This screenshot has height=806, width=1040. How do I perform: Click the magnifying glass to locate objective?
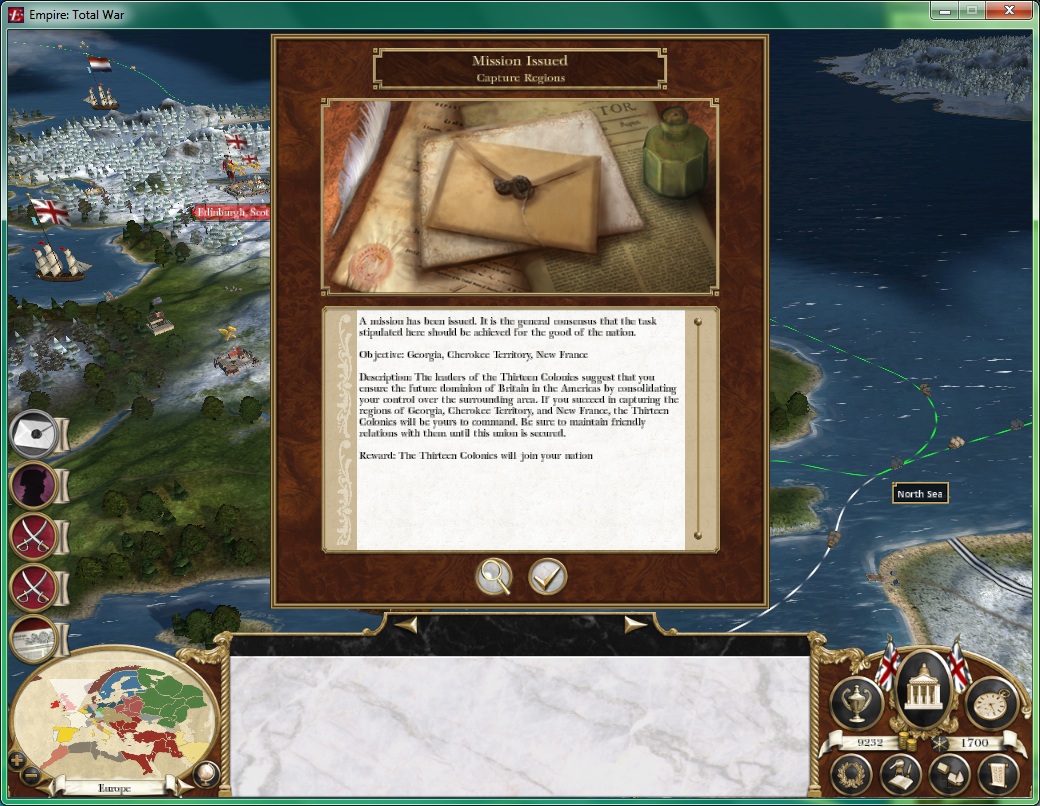click(494, 577)
